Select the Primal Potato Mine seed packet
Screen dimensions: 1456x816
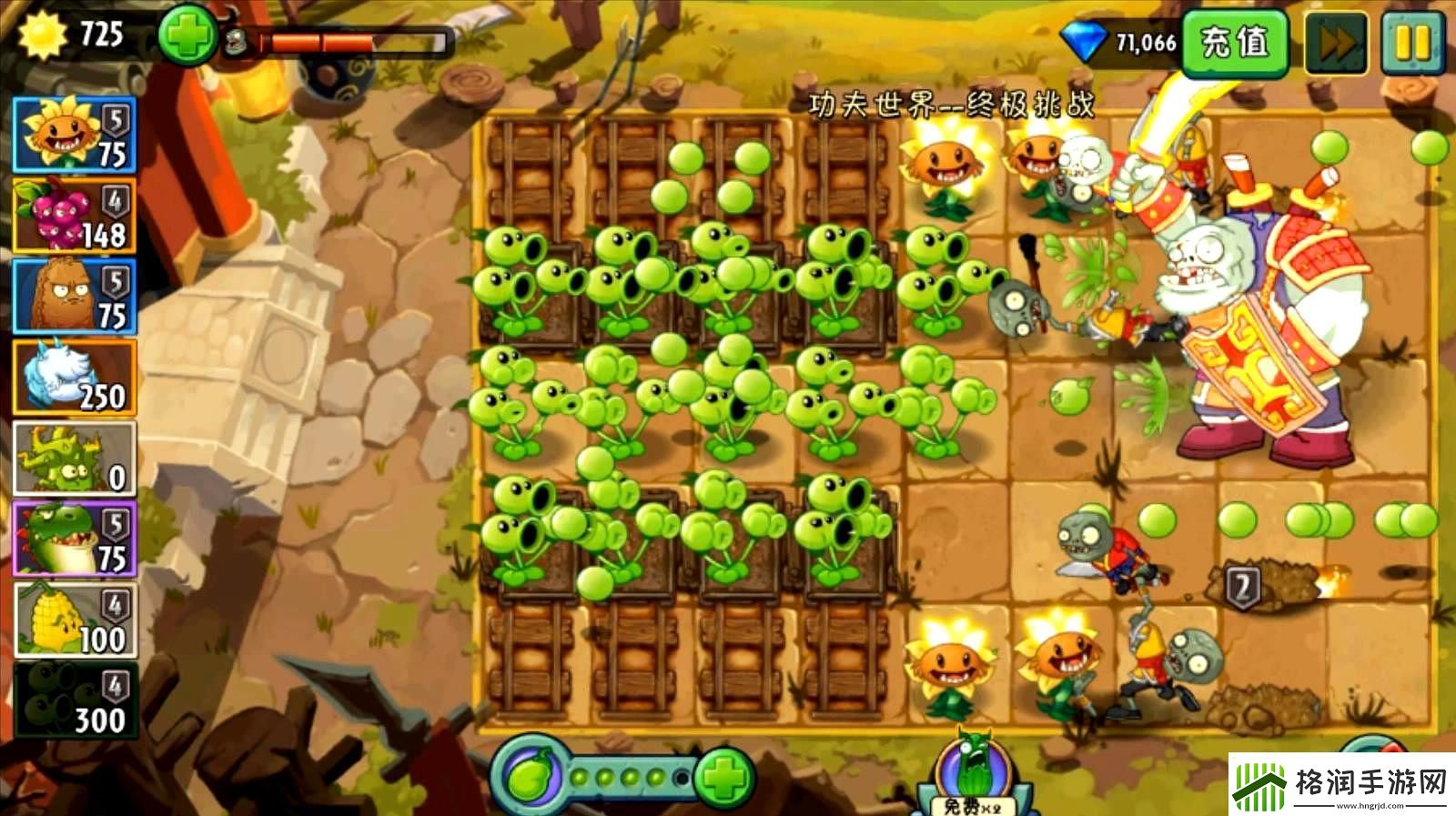(73, 293)
